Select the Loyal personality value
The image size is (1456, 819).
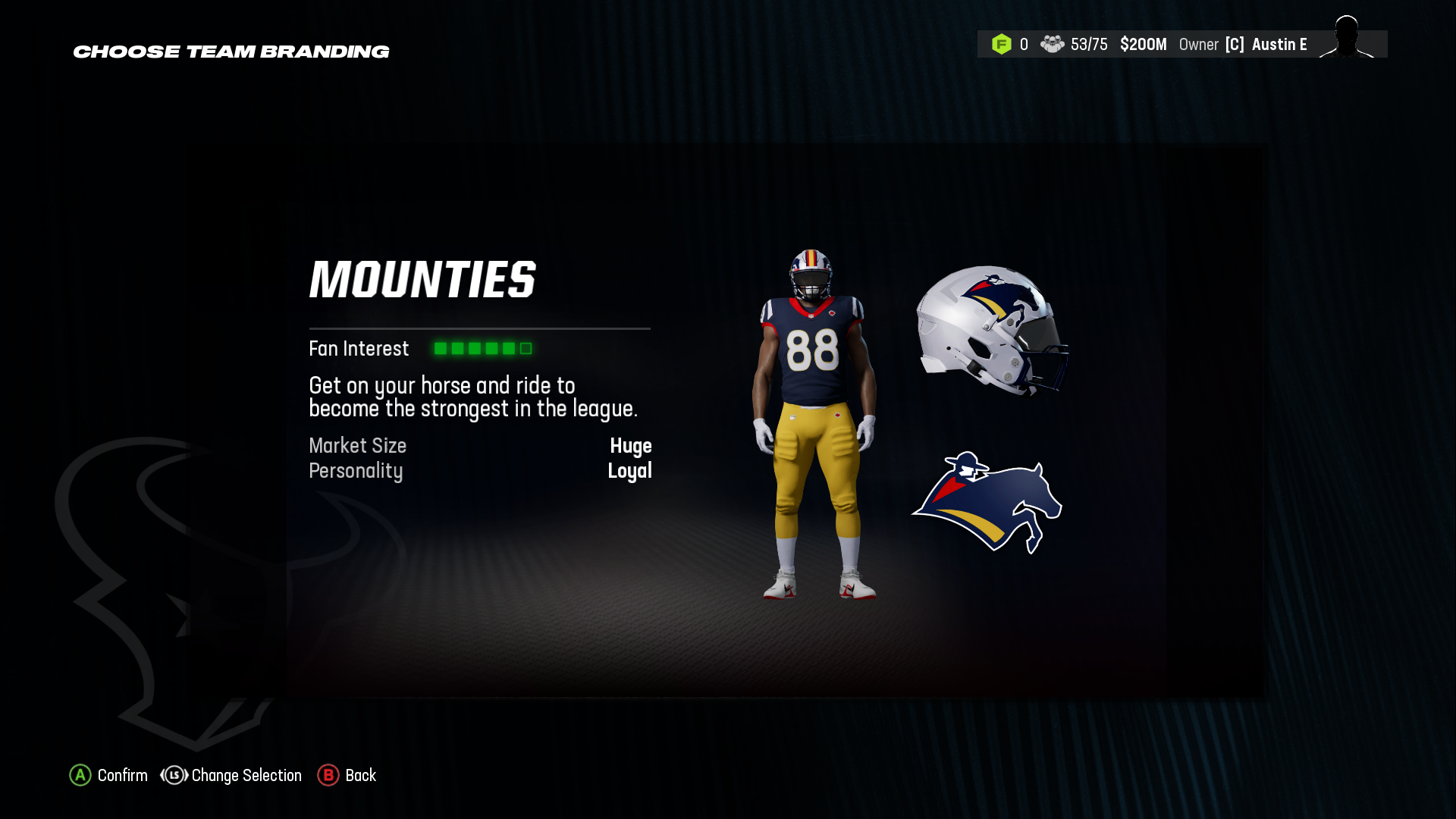(x=631, y=471)
